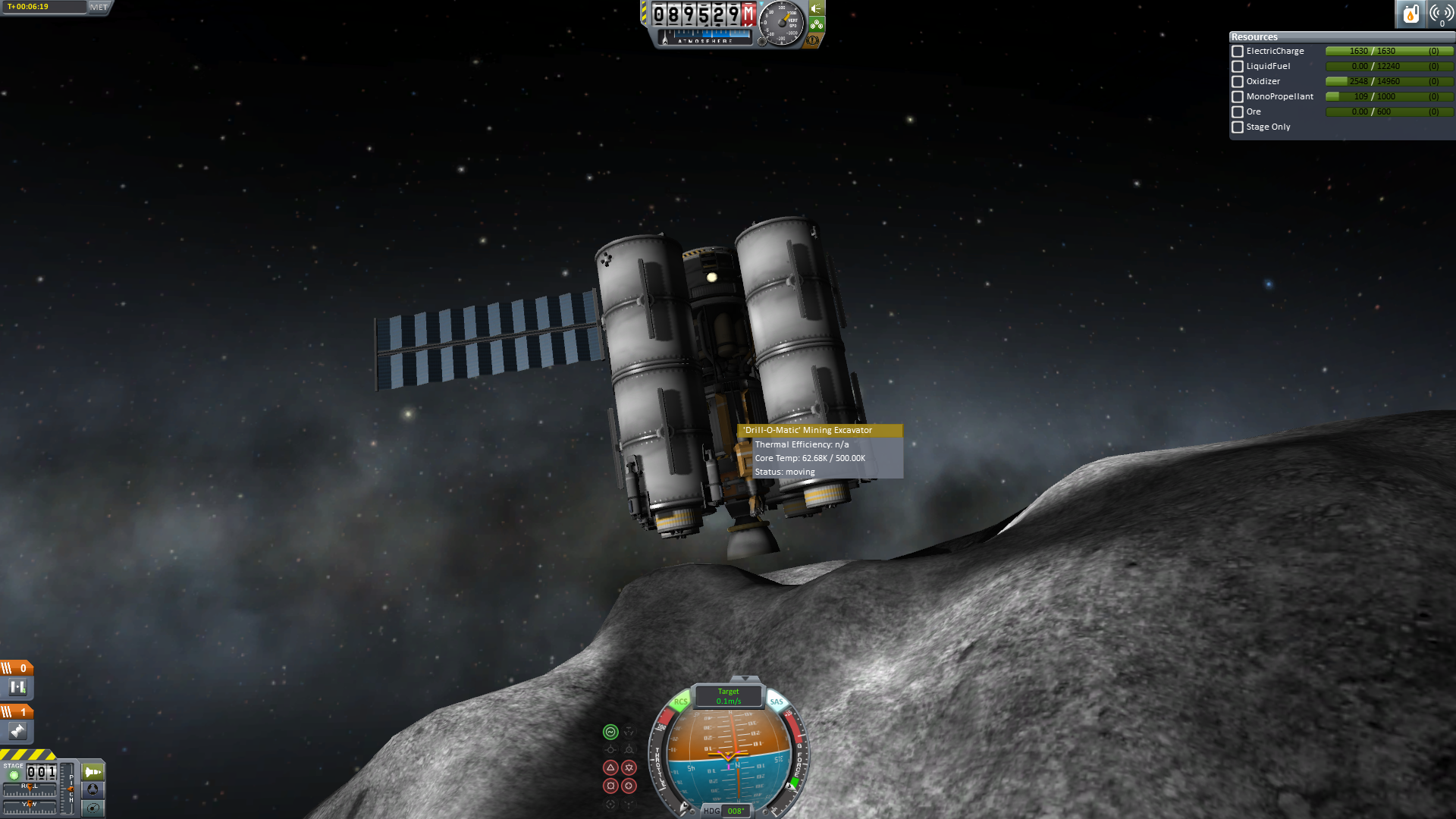
Task: Switch to docking mode button
Action: [x=93, y=789]
